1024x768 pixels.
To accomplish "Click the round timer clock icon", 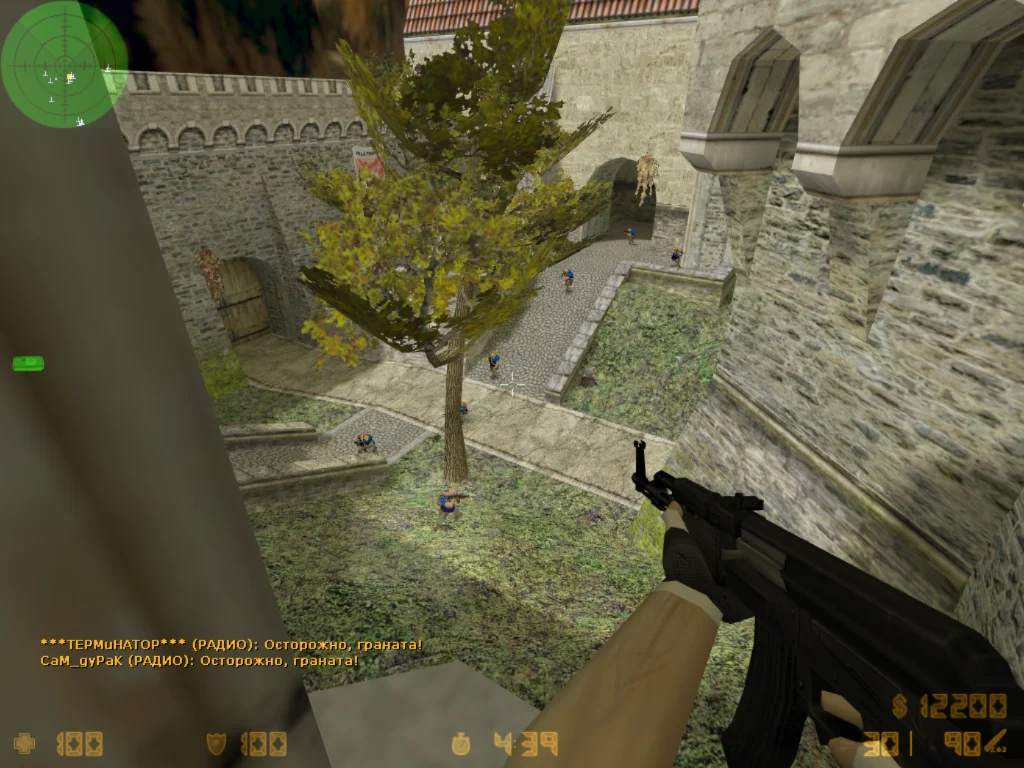I will coord(461,743).
